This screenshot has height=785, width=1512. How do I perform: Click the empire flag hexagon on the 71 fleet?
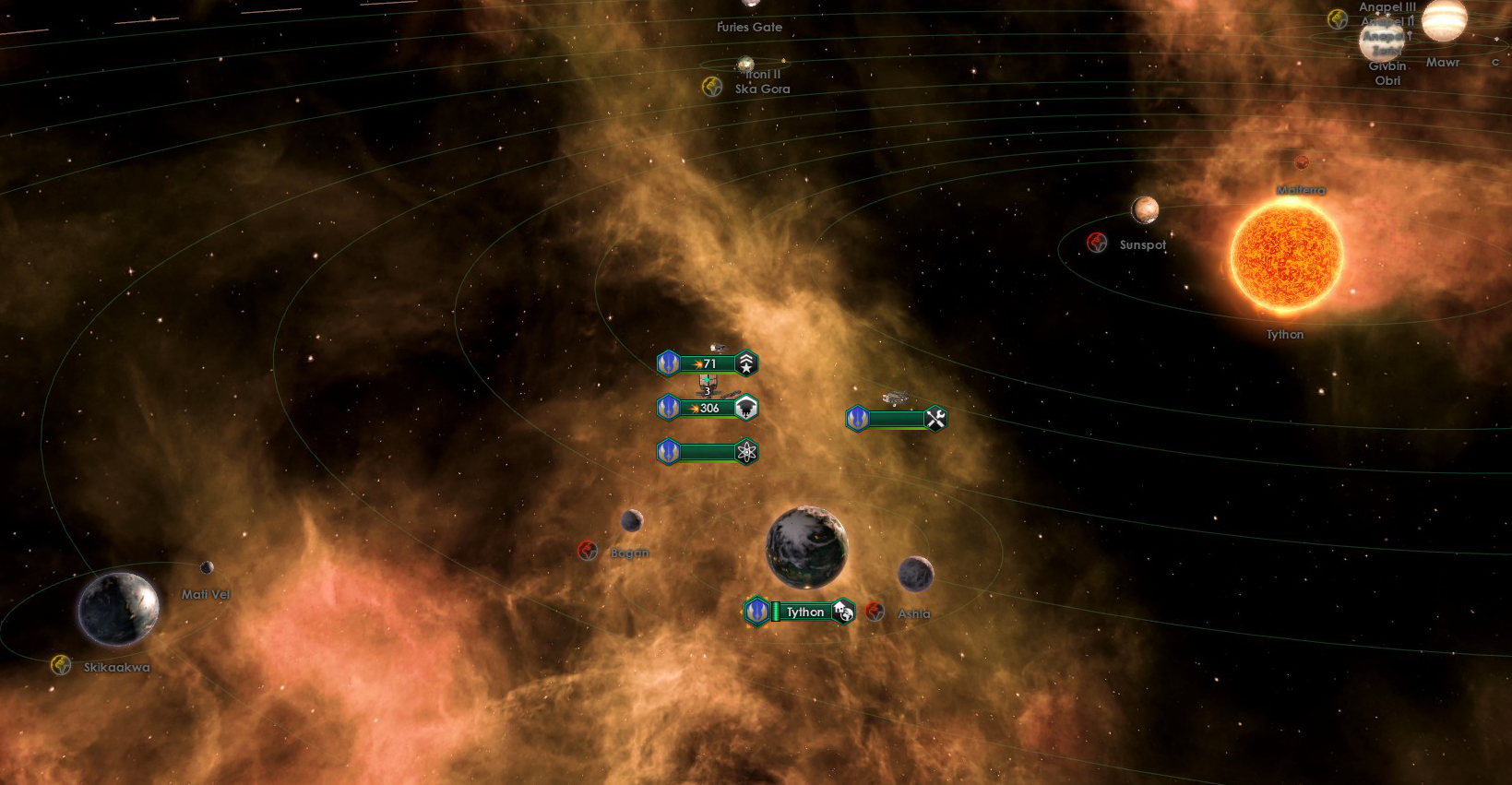click(668, 363)
